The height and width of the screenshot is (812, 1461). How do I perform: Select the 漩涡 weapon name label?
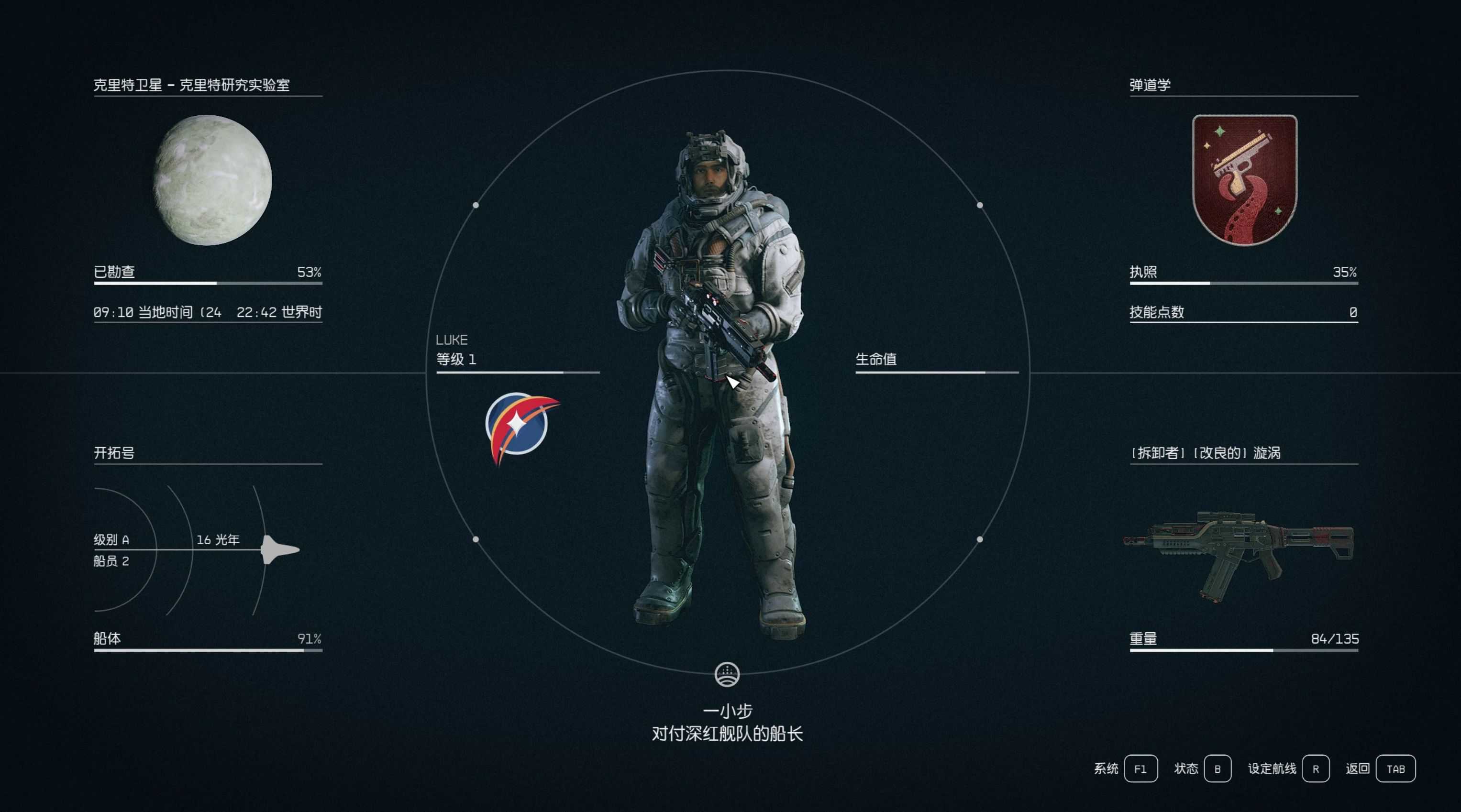coord(1206,452)
